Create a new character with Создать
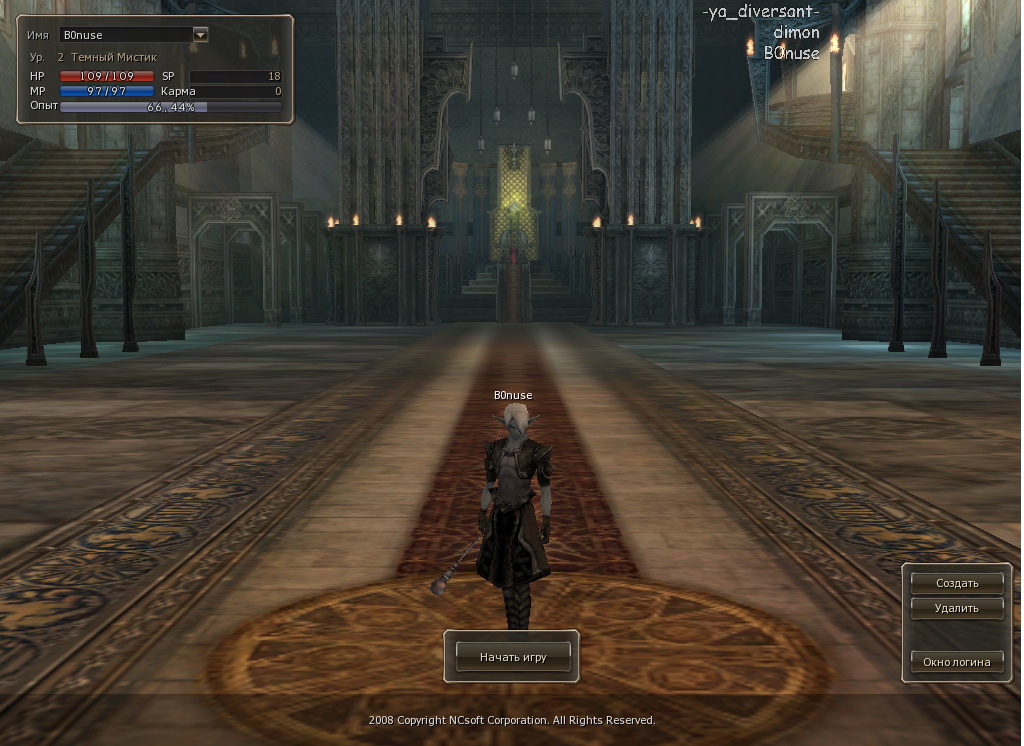 (x=956, y=582)
